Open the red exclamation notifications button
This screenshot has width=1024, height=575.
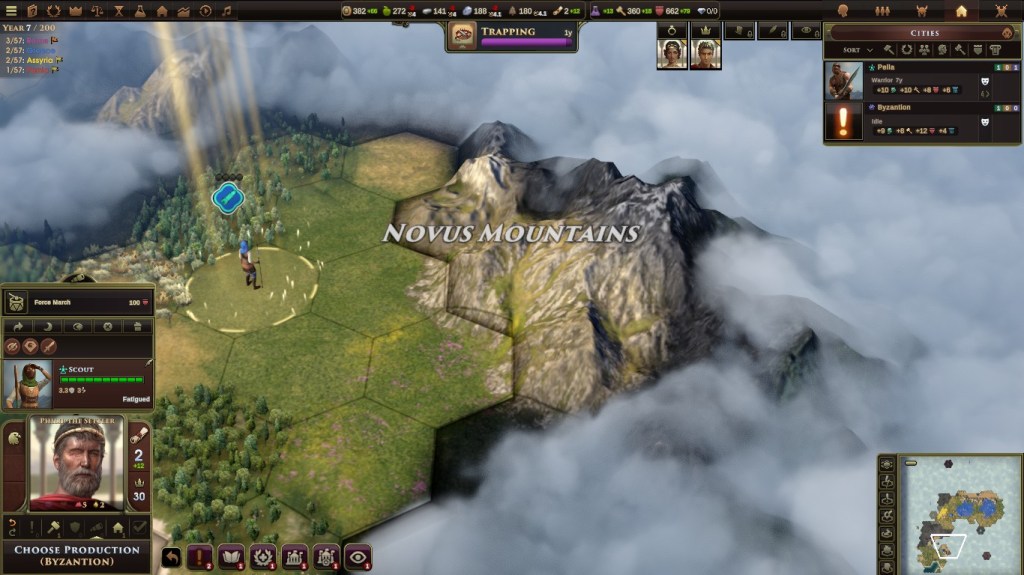[201, 557]
